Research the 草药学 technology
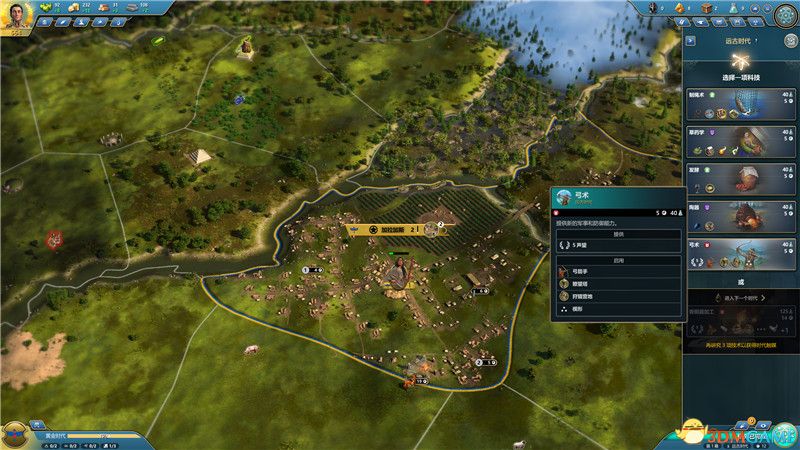 [739, 142]
